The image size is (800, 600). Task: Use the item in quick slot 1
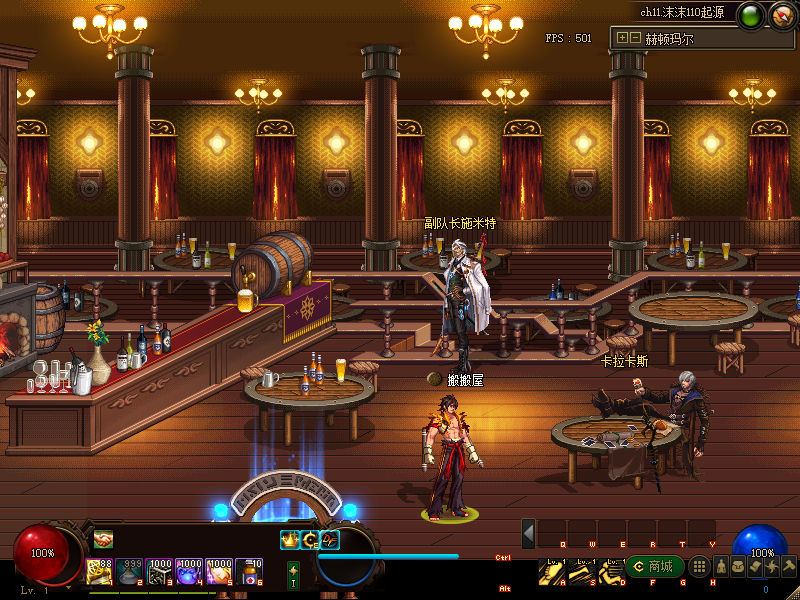pos(99,570)
